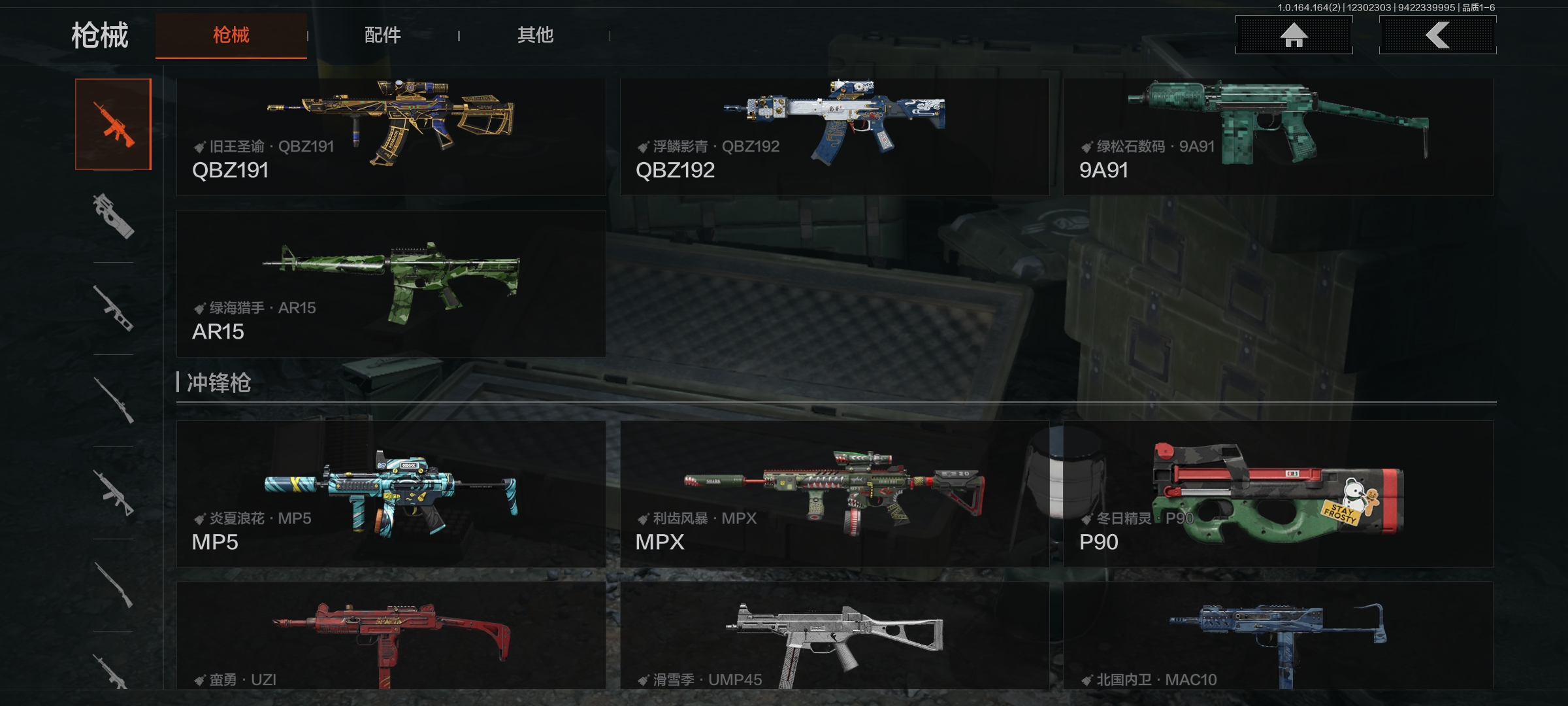Open the silver UMP45 skin card

coord(834,635)
